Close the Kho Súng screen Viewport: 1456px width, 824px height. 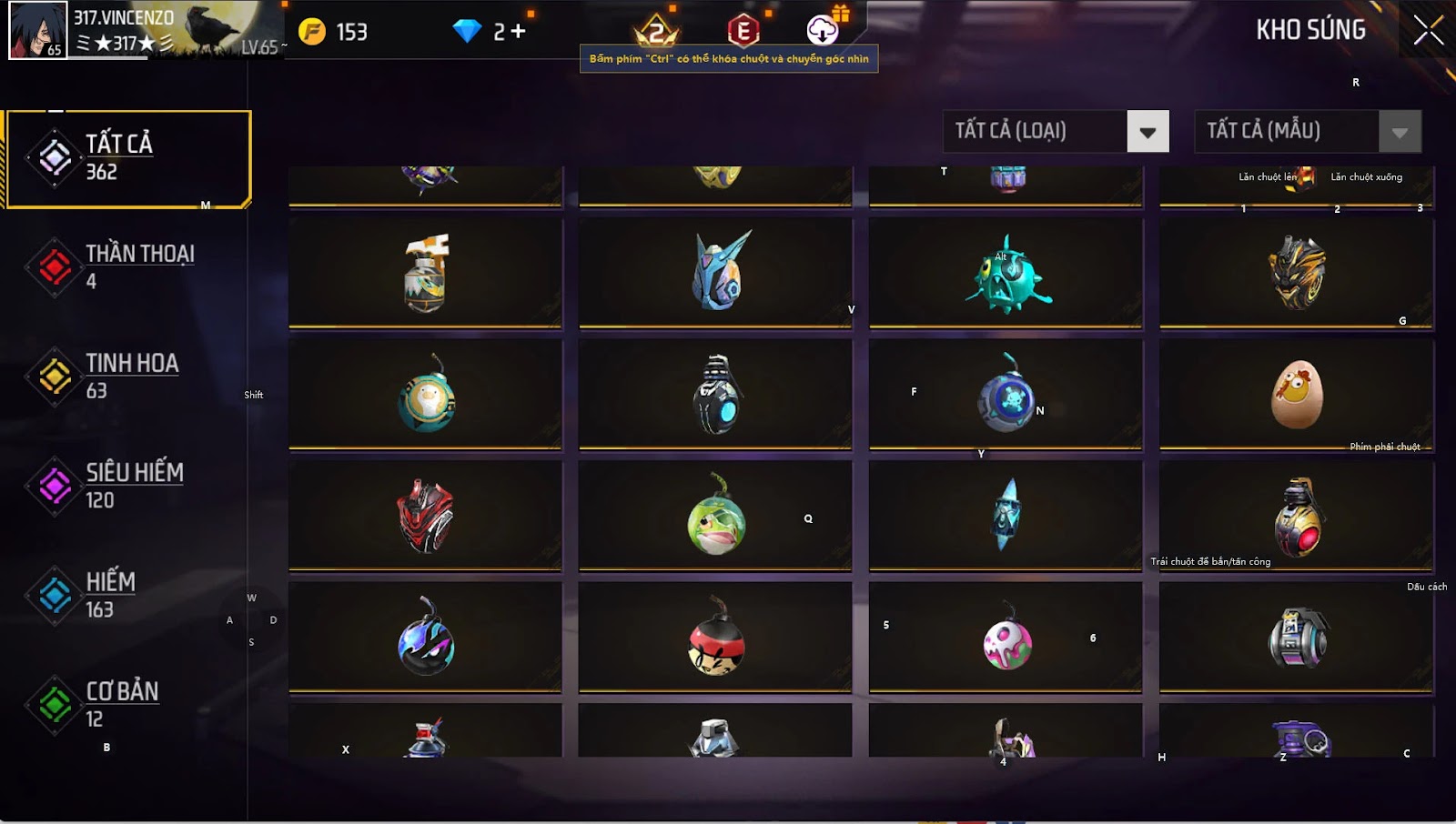1428,31
